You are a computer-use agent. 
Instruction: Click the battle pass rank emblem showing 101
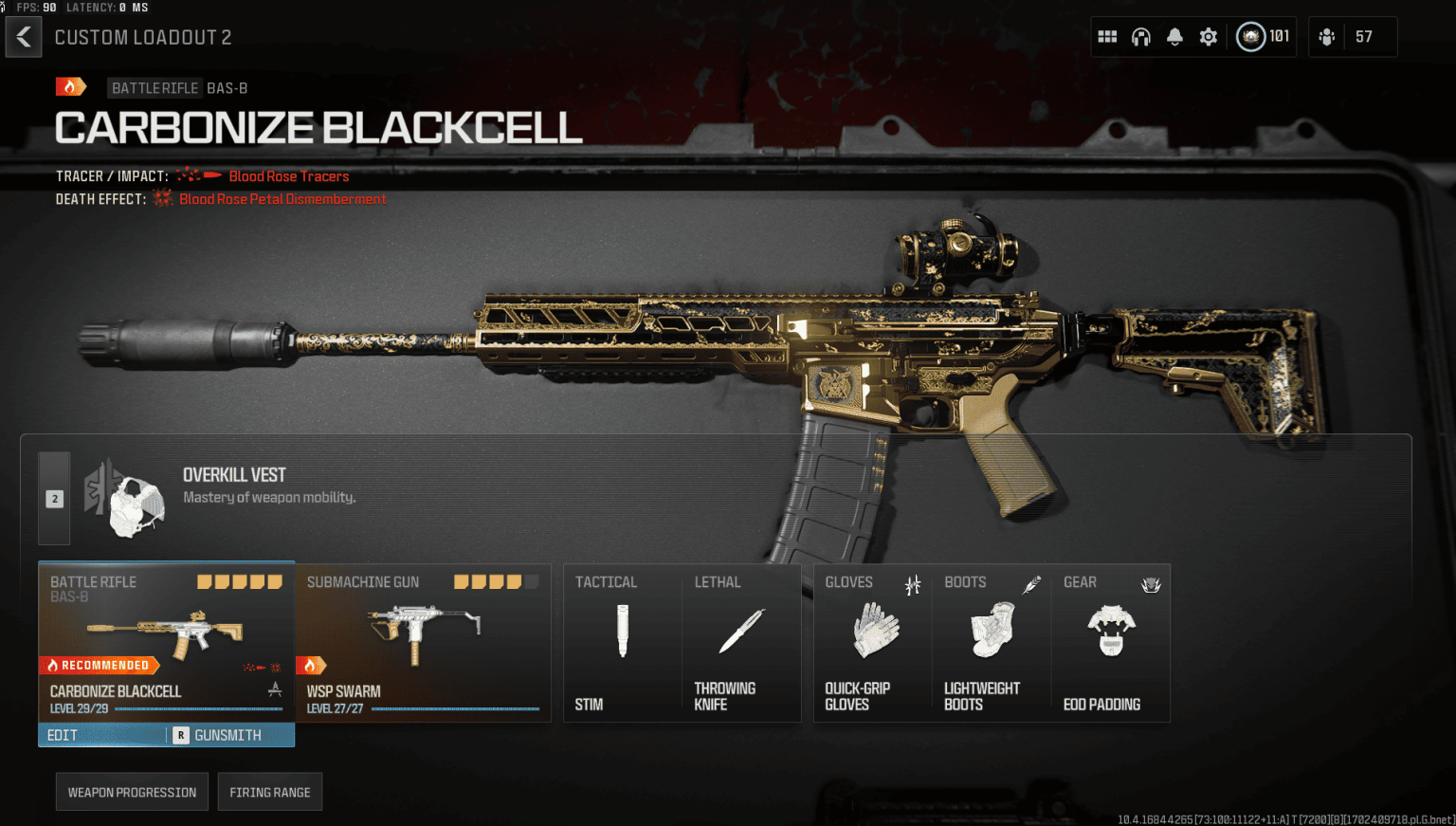(x=1253, y=35)
